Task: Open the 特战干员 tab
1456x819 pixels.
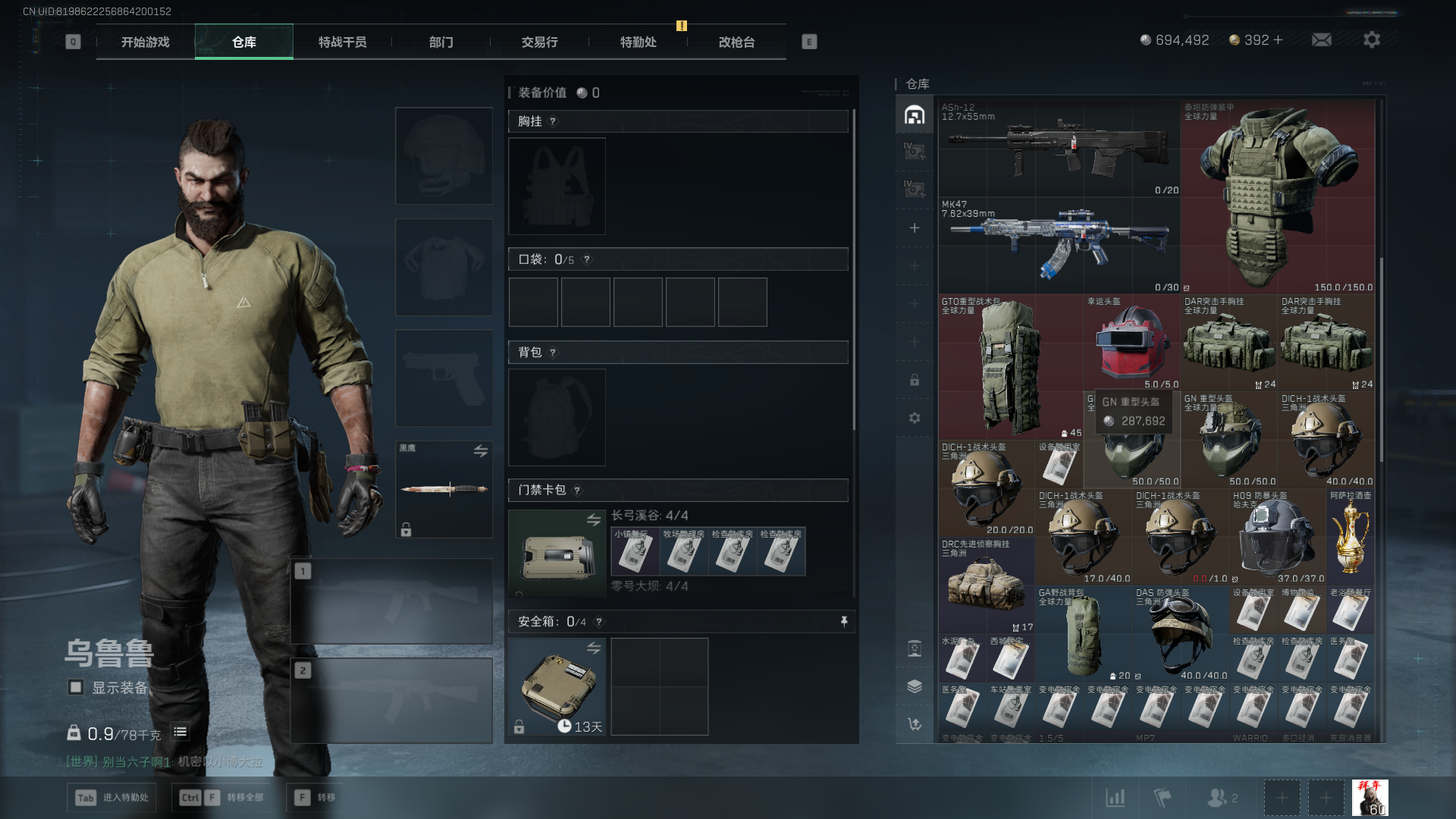Action: pos(343,42)
